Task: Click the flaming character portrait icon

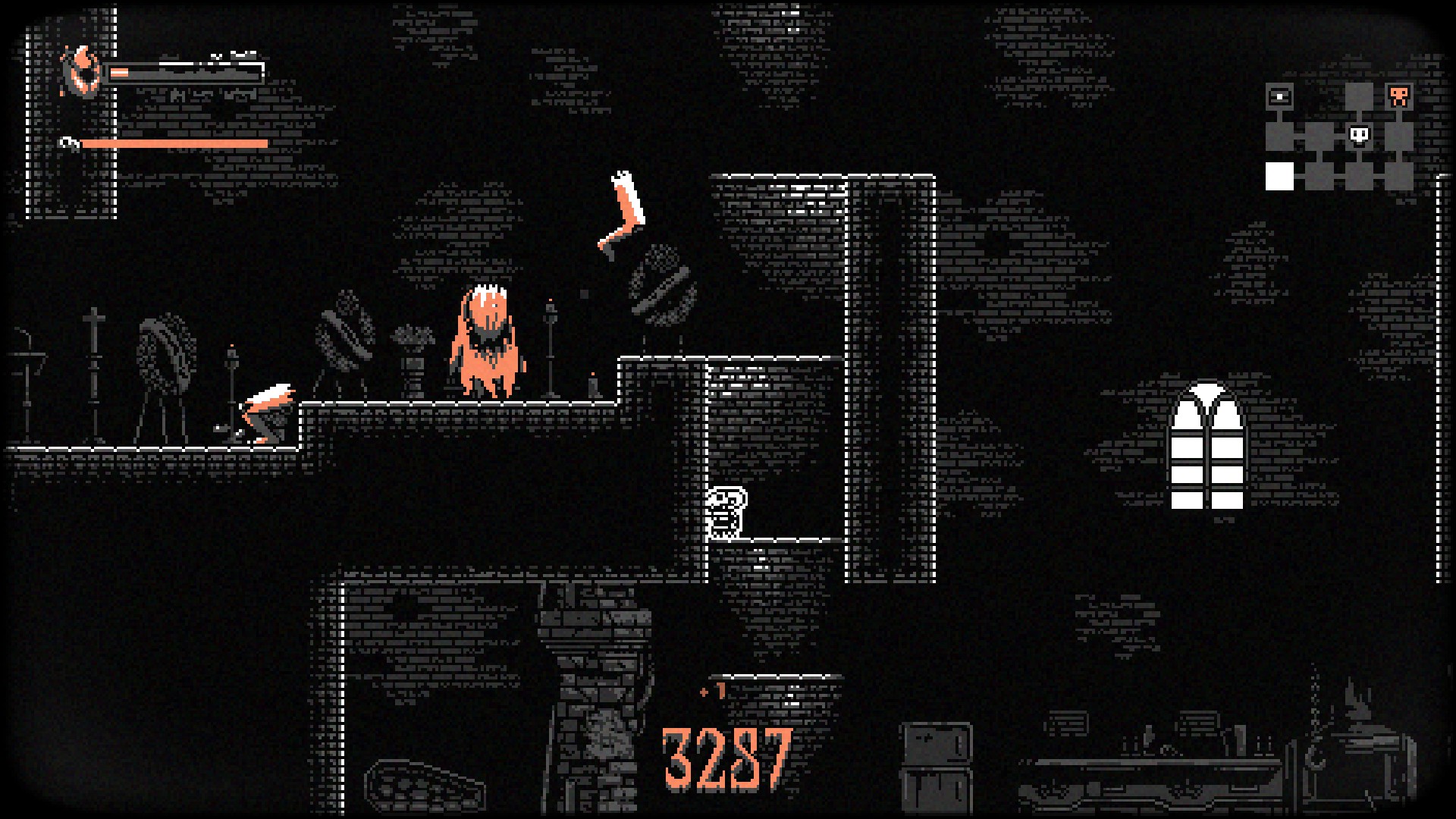Action: [x=81, y=72]
